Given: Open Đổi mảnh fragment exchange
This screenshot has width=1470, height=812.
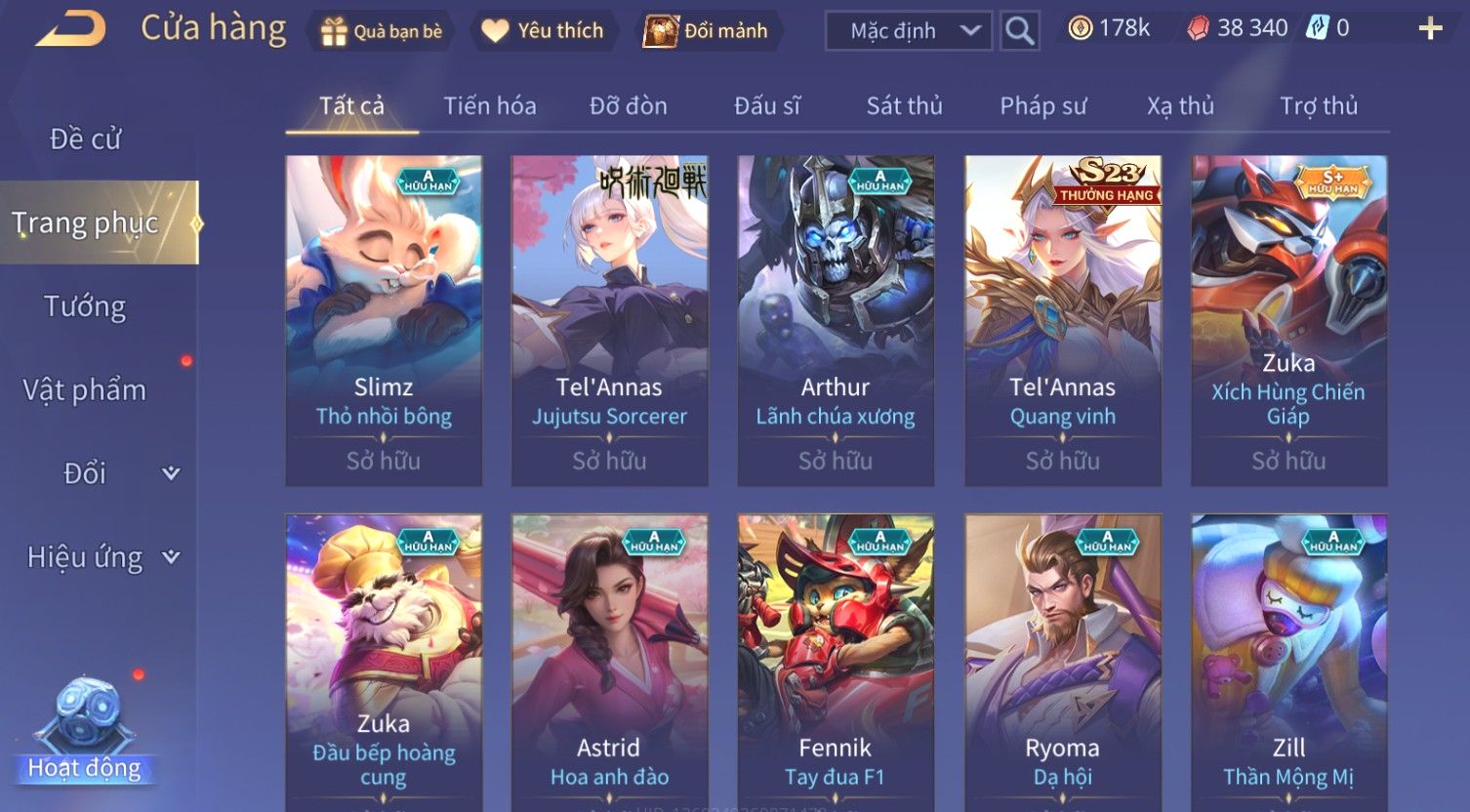Looking at the screenshot, I should click(x=707, y=31).
